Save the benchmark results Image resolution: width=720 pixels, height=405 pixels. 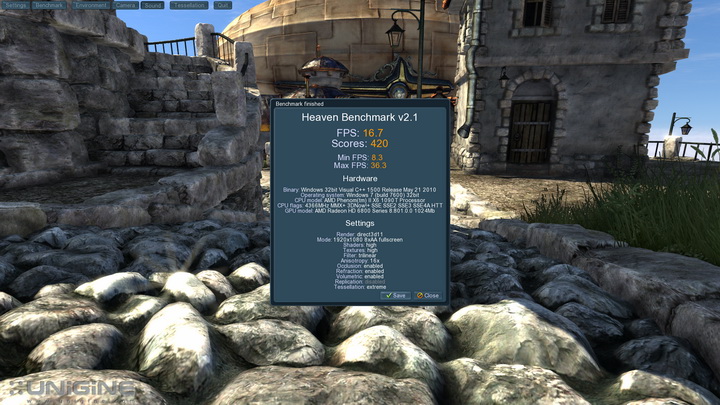(396, 296)
